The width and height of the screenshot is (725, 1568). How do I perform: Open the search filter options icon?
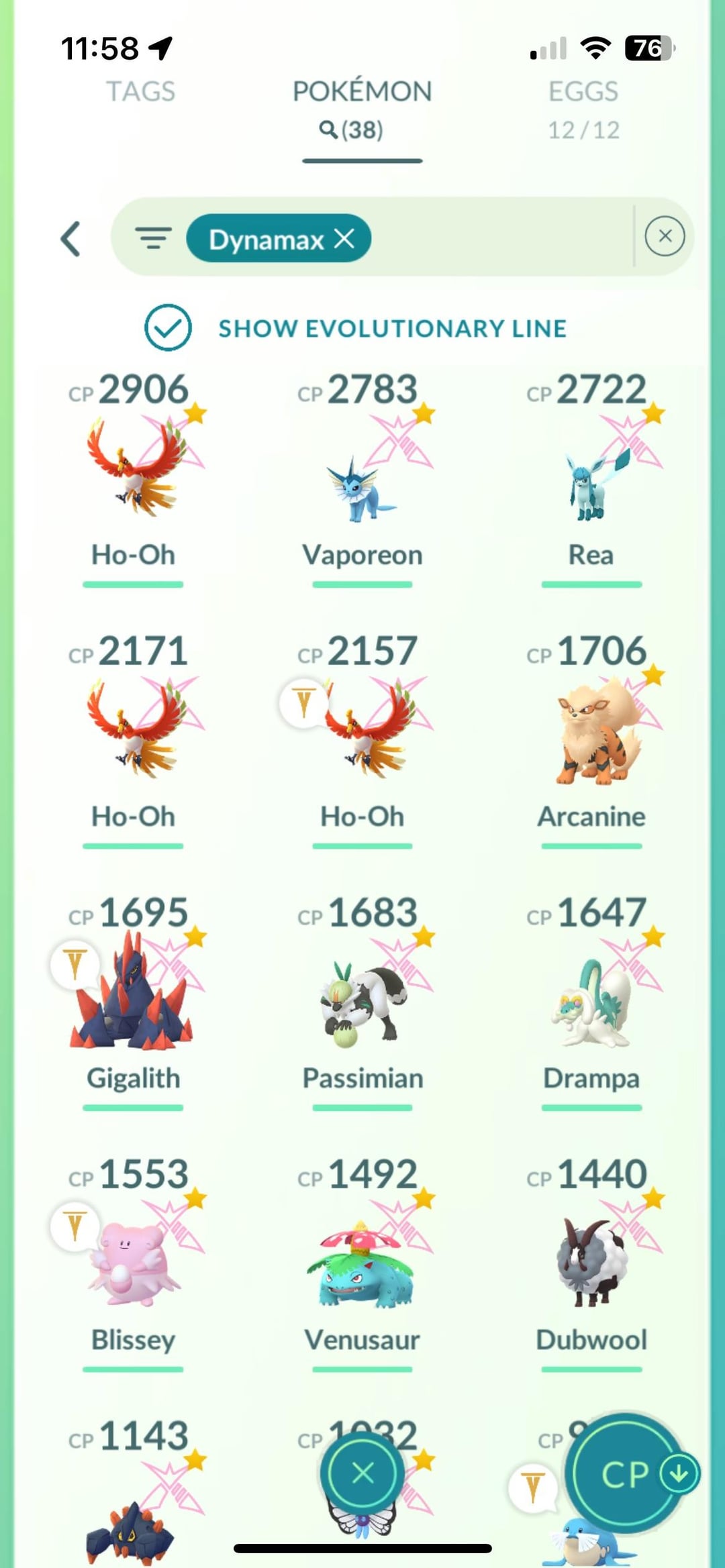tap(153, 238)
